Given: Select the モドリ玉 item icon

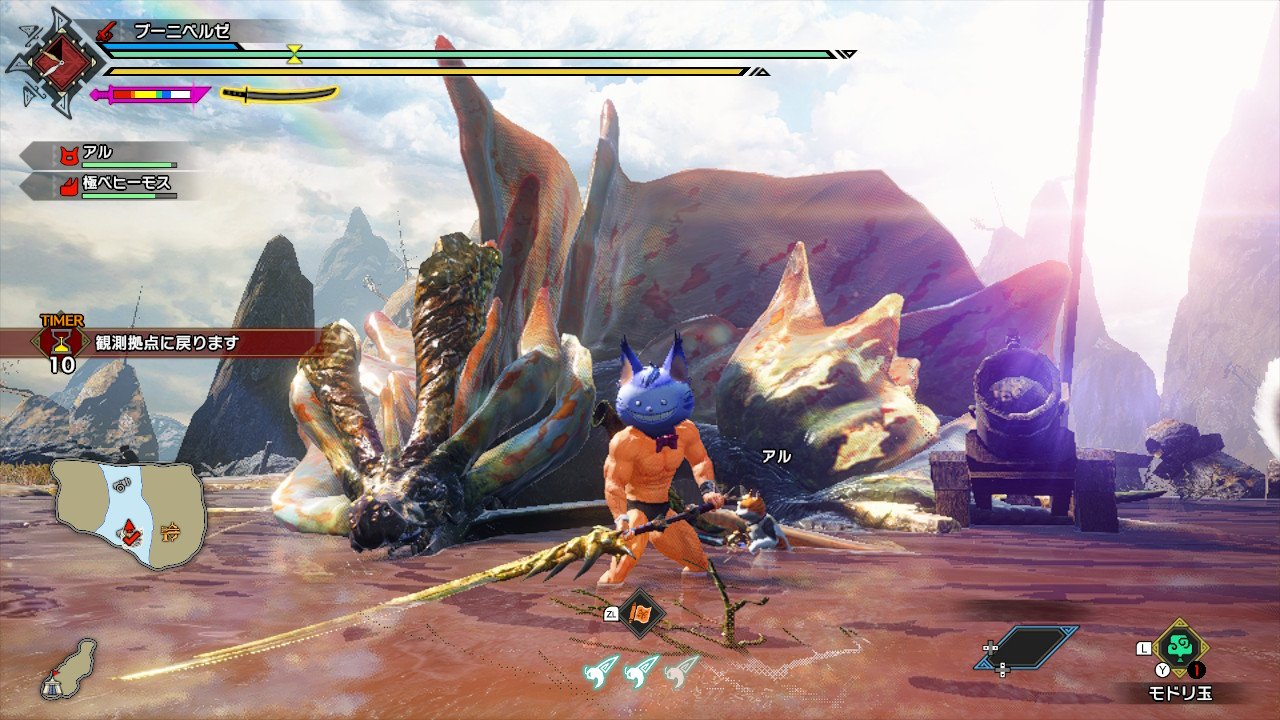Looking at the screenshot, I should click(x=1180, y=647).
